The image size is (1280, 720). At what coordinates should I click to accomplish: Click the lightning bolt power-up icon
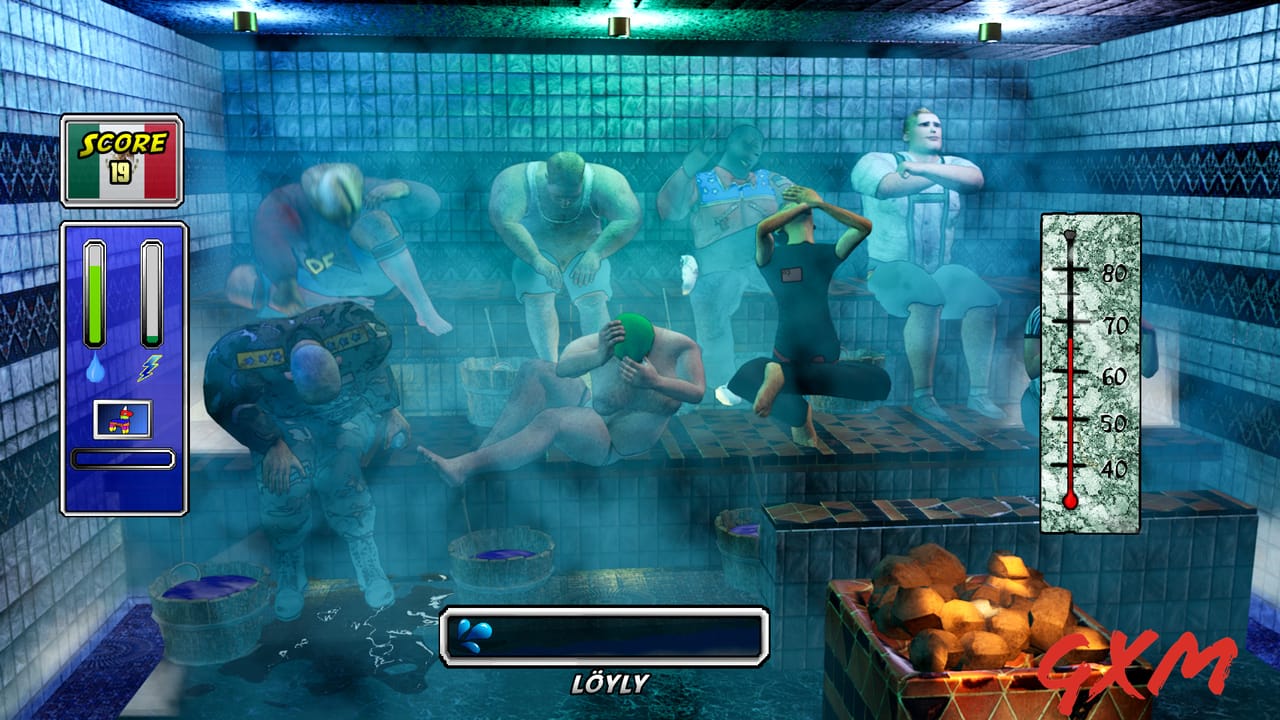click(x=148, y=368)
